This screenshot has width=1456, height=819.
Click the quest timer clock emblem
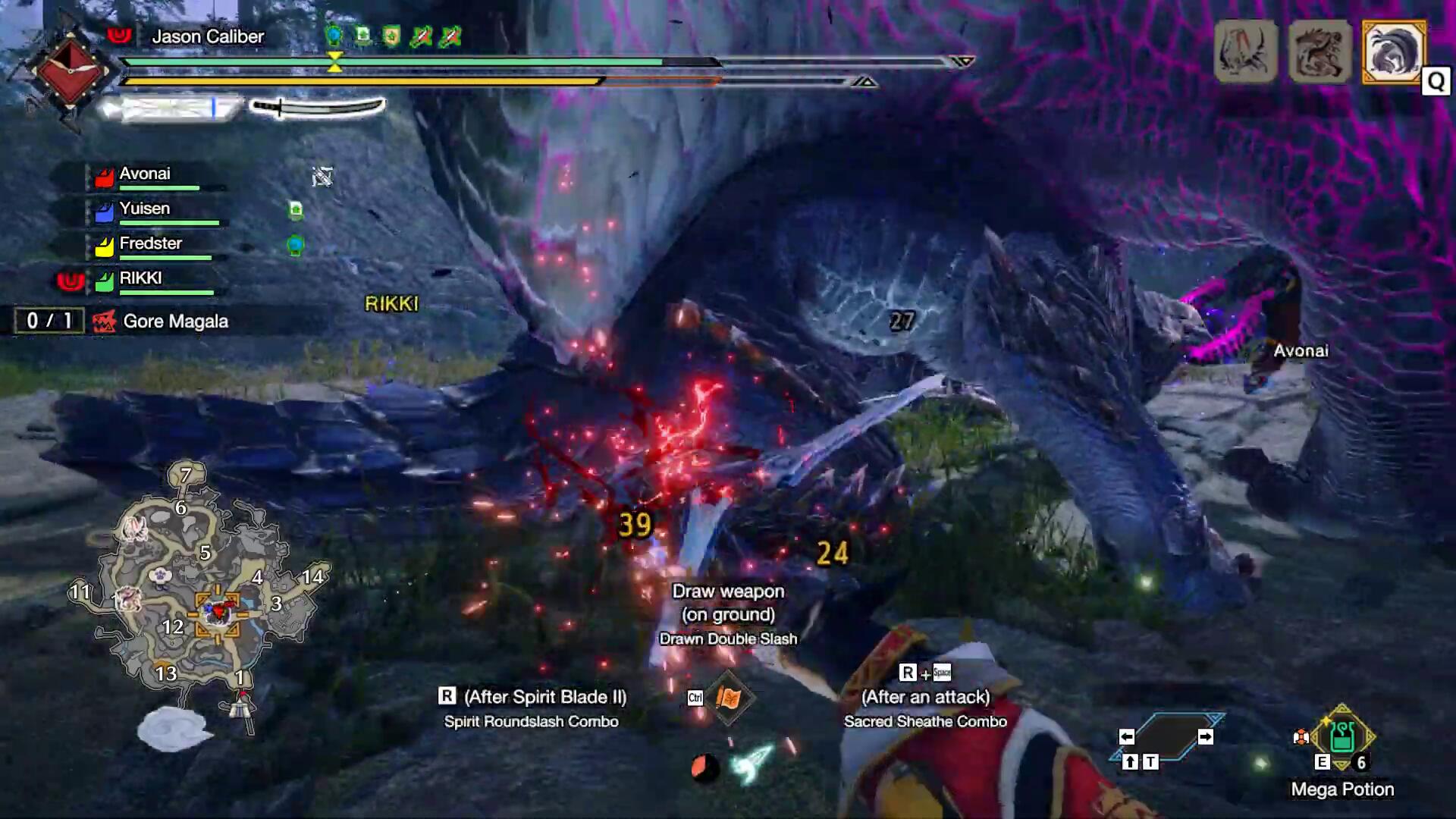(x=69, y=71)
